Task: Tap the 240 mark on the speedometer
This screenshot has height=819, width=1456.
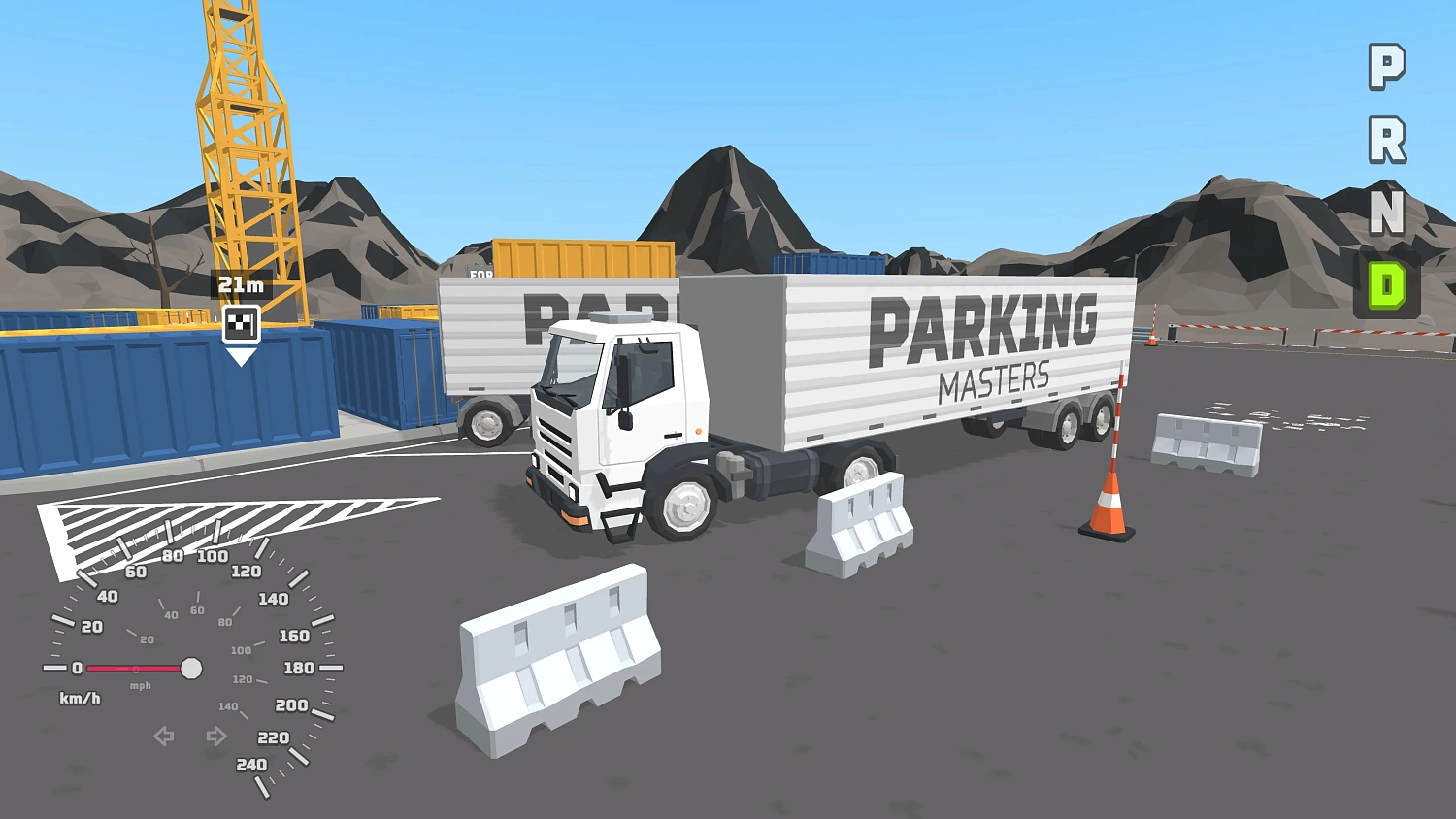Action: [250, 765]
